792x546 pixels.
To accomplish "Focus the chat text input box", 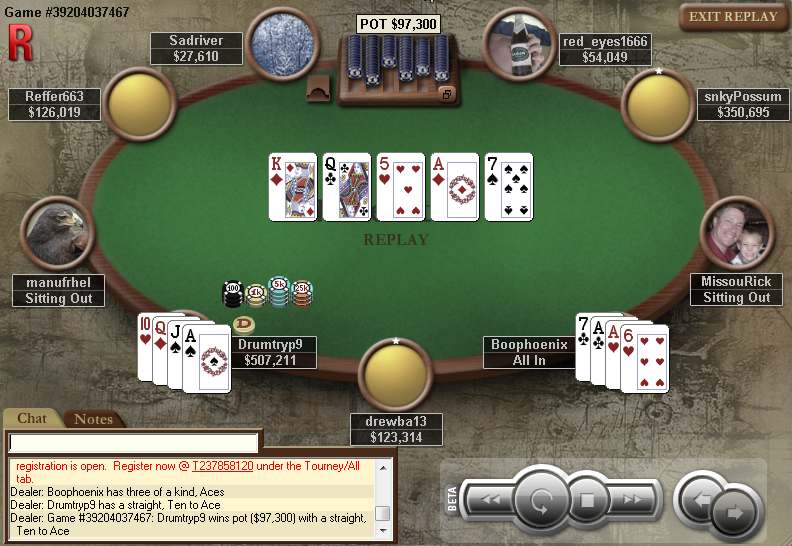I will (134, 442).
